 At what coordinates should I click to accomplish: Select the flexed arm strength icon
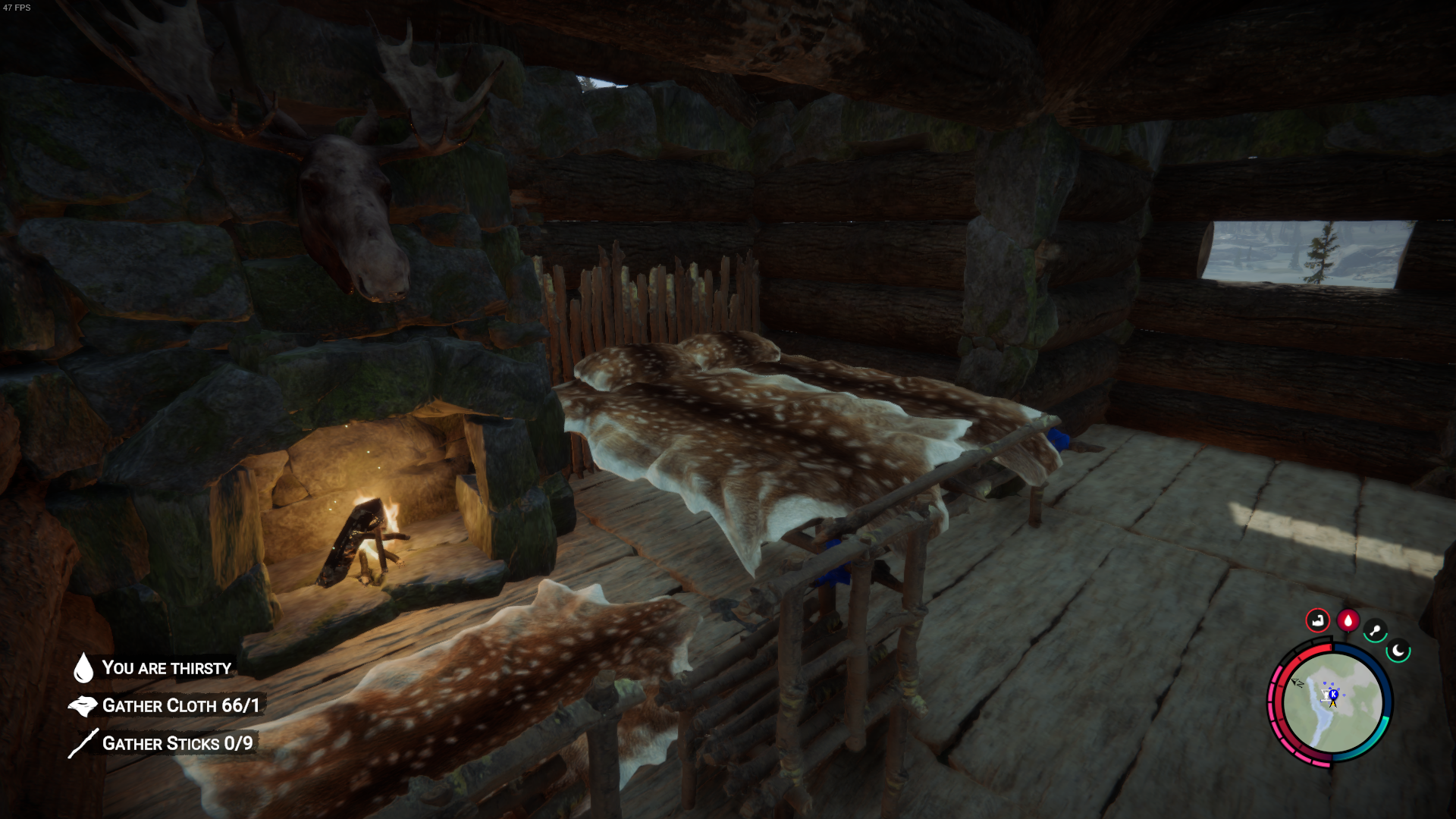pos(1317,620)
